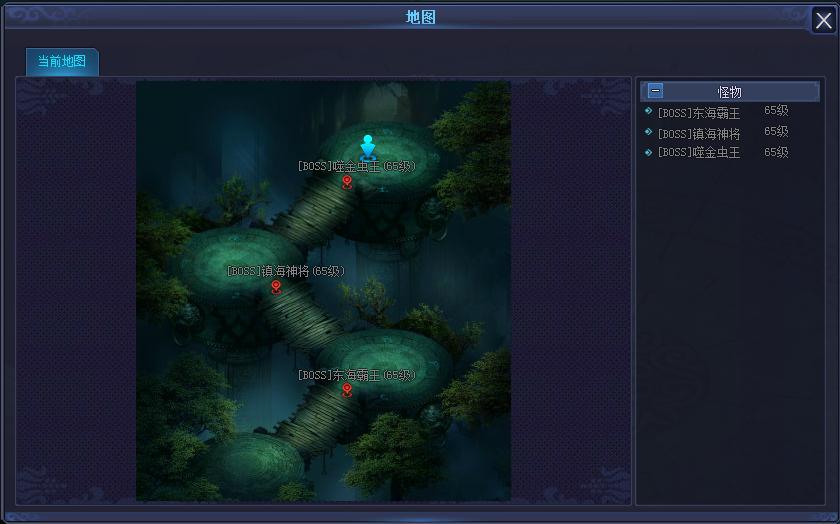This screenshot has height=524, width=840.
Task: Close the map window
Action: [823, 21]
